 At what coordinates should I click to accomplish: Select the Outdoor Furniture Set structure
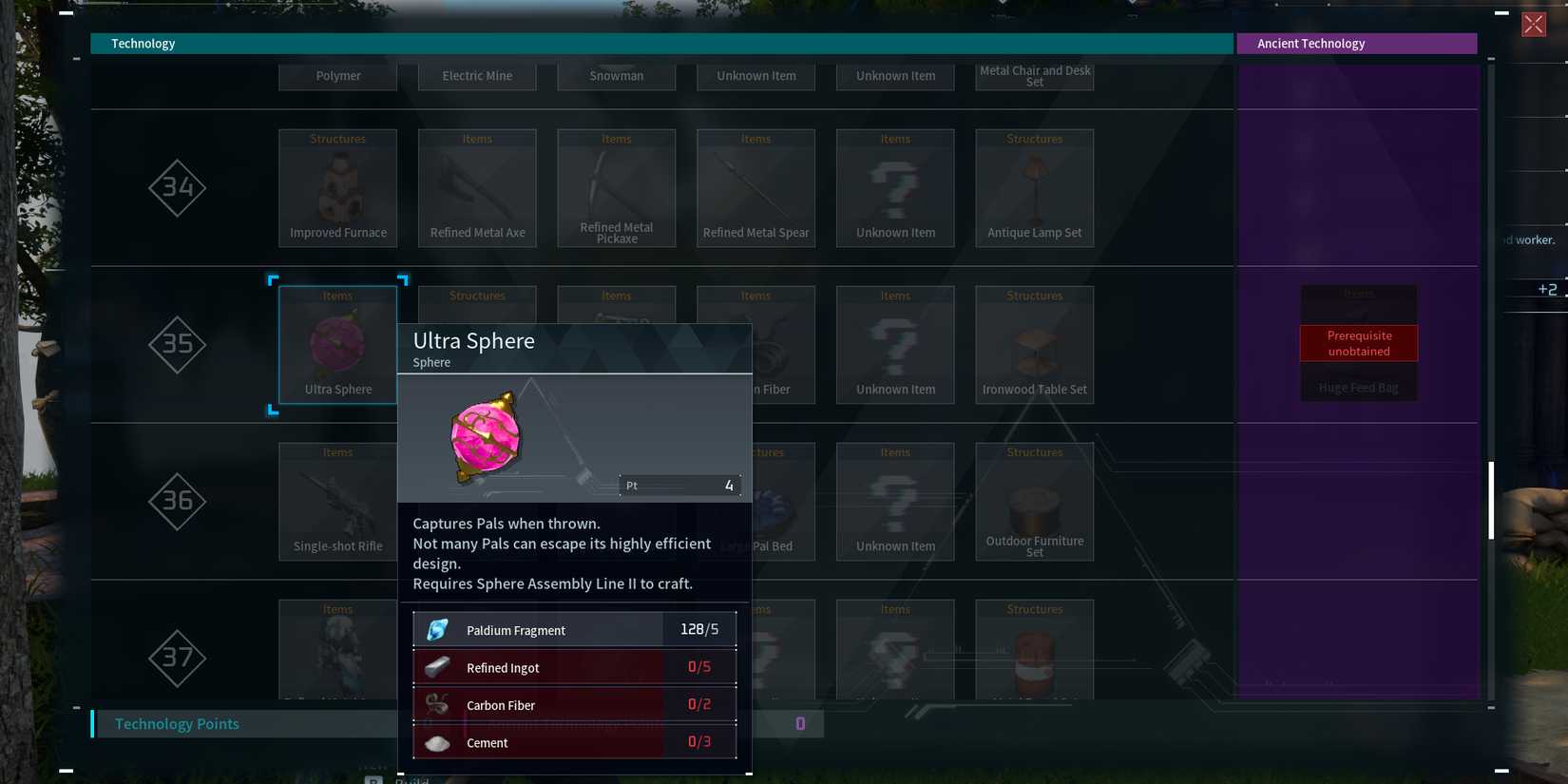pos(1034,501)
